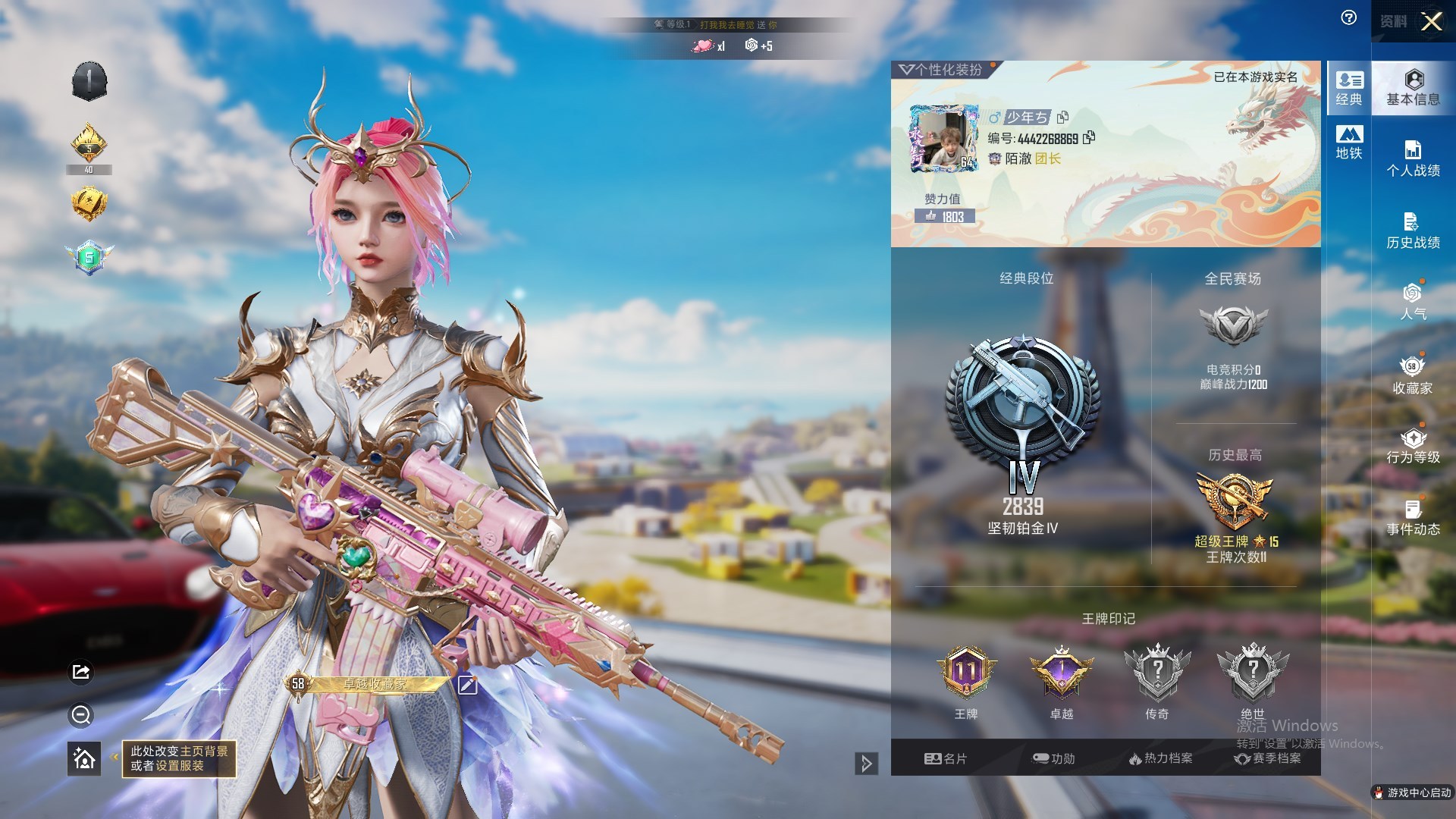Select the 人气 popularity tab
The height and width of the screenshot is (819, 1456).
[x=1413, y=302]
